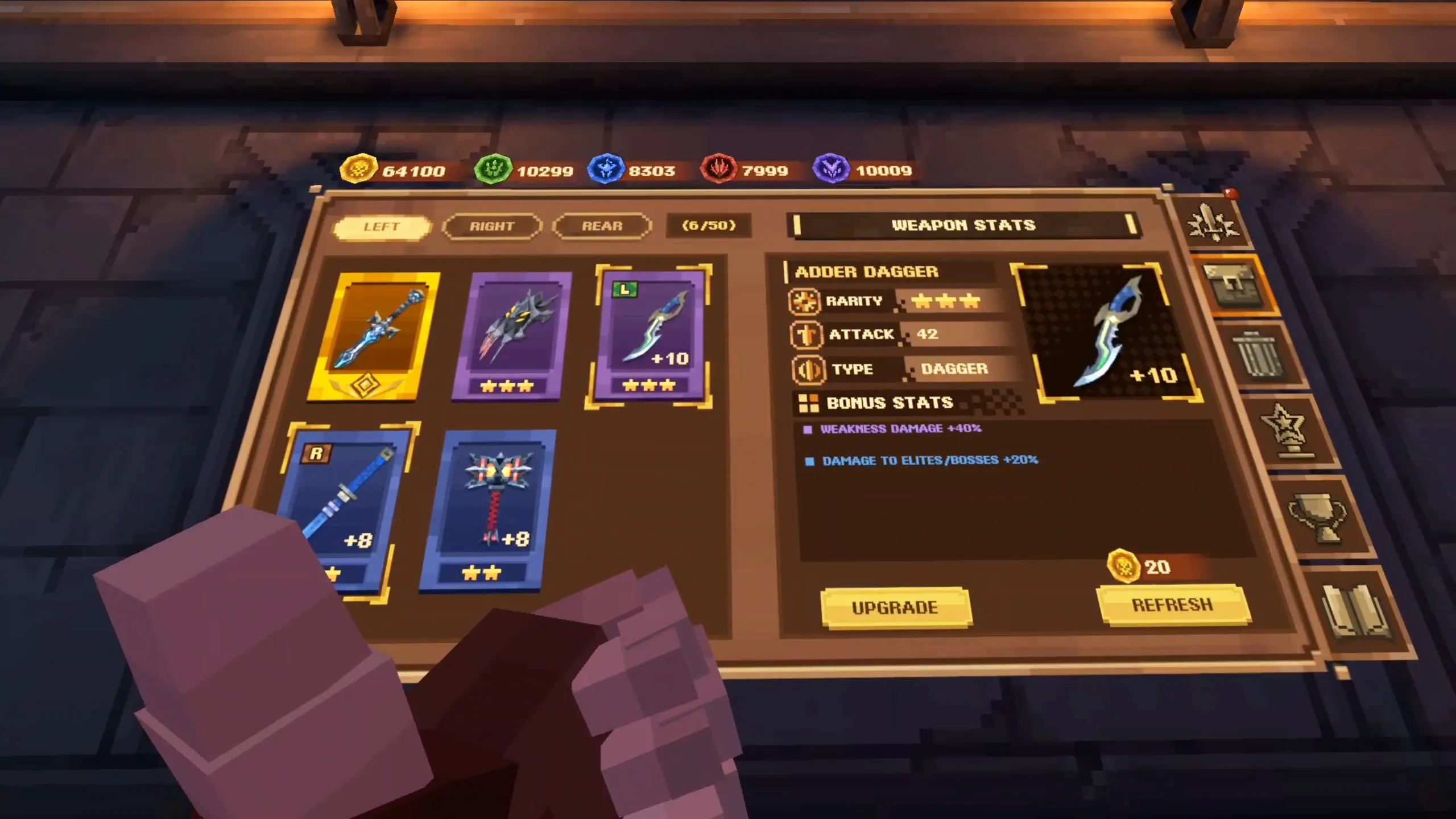Switch to the LEFT weapon tab
Screen dimensions: 1456x819
point(380,227)
